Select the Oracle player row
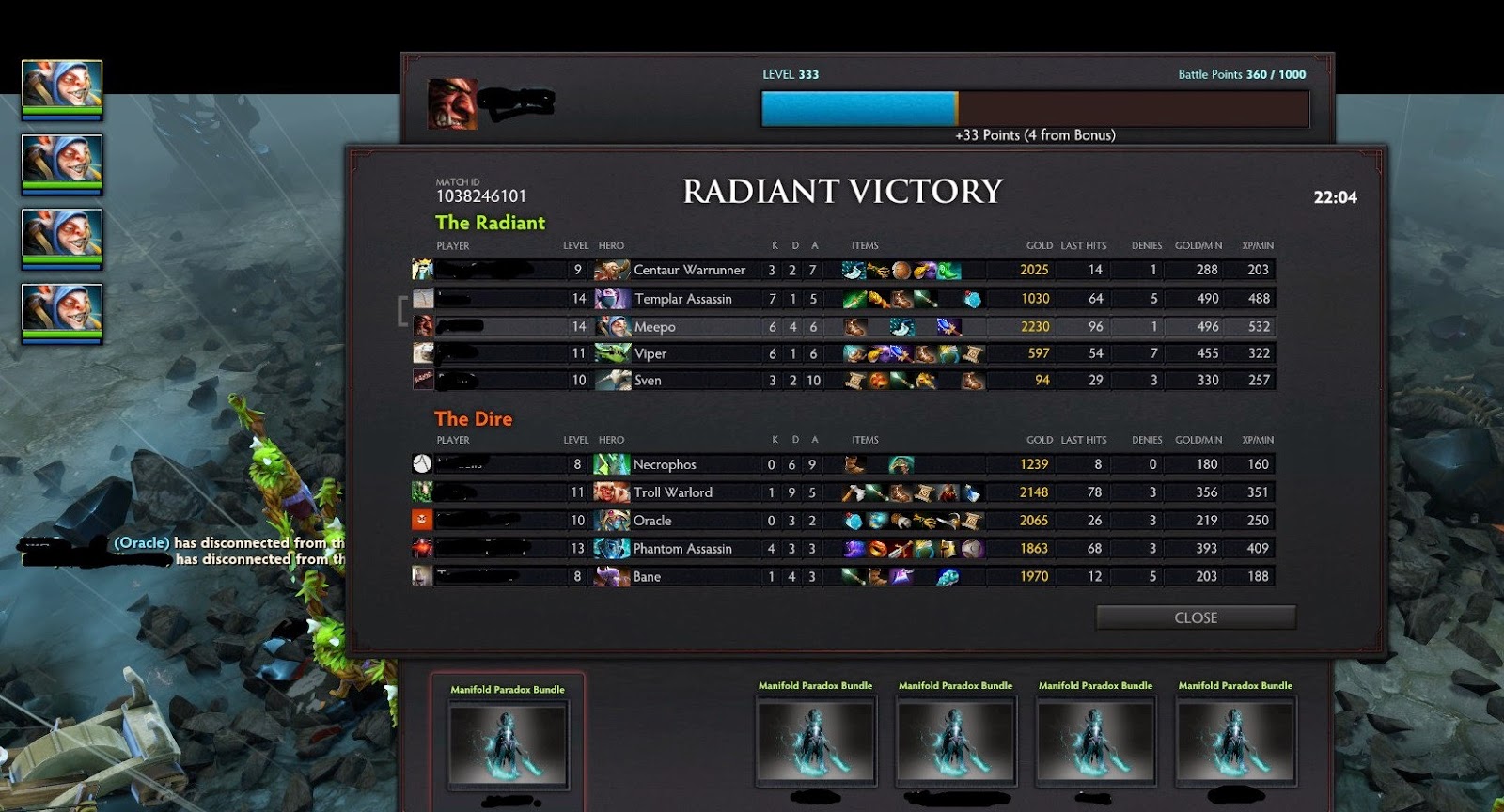Viewport: 1504px width, 812px height. pos(651,521)
